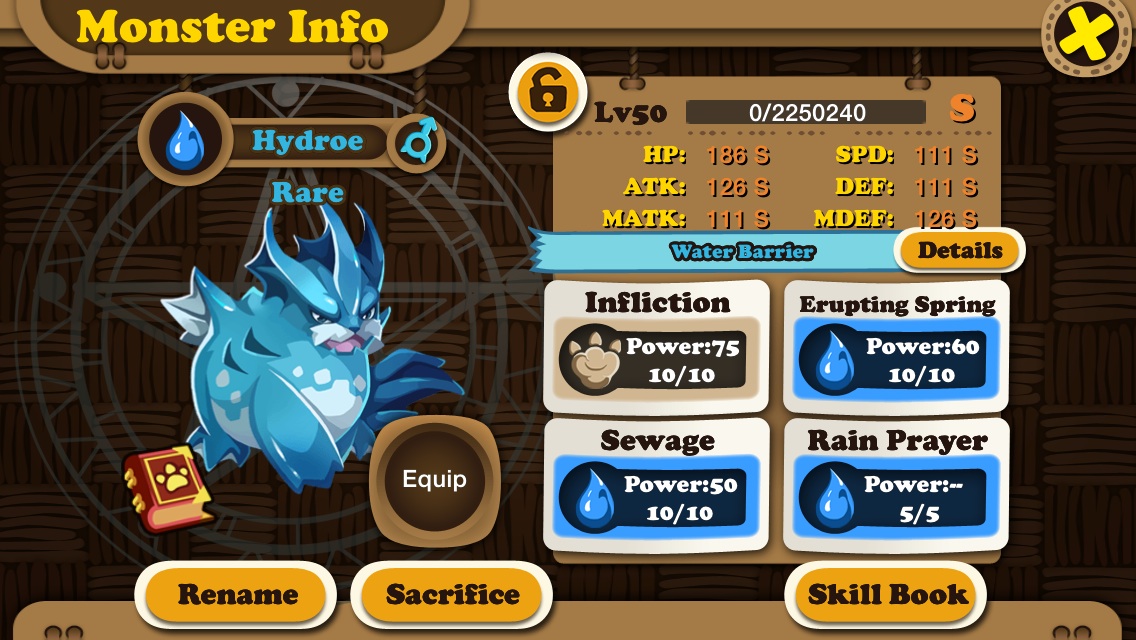Choose the Sewage skill card
This screenshot has height=640, width=1136.
tap(656, 485)
